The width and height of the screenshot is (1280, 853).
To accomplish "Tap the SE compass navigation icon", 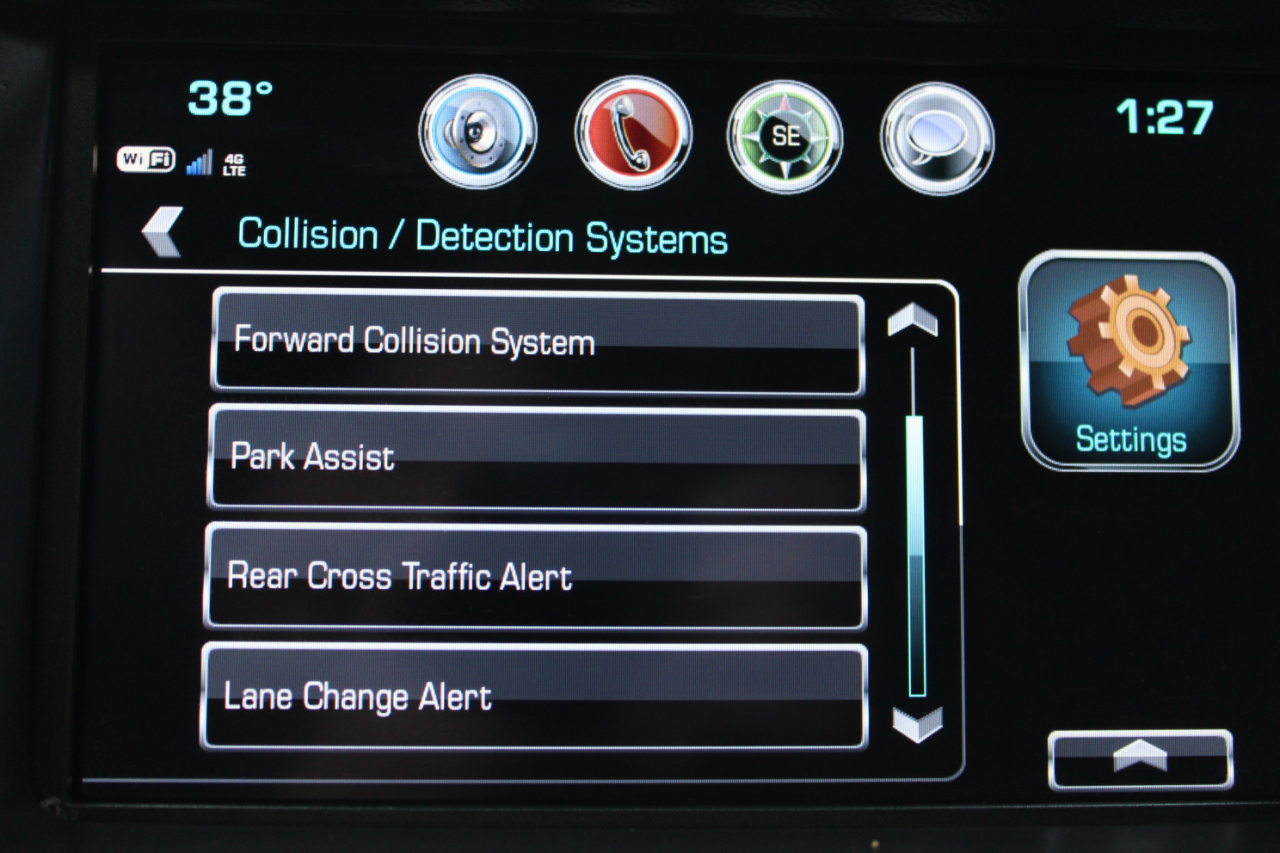I will pos(785,137).
